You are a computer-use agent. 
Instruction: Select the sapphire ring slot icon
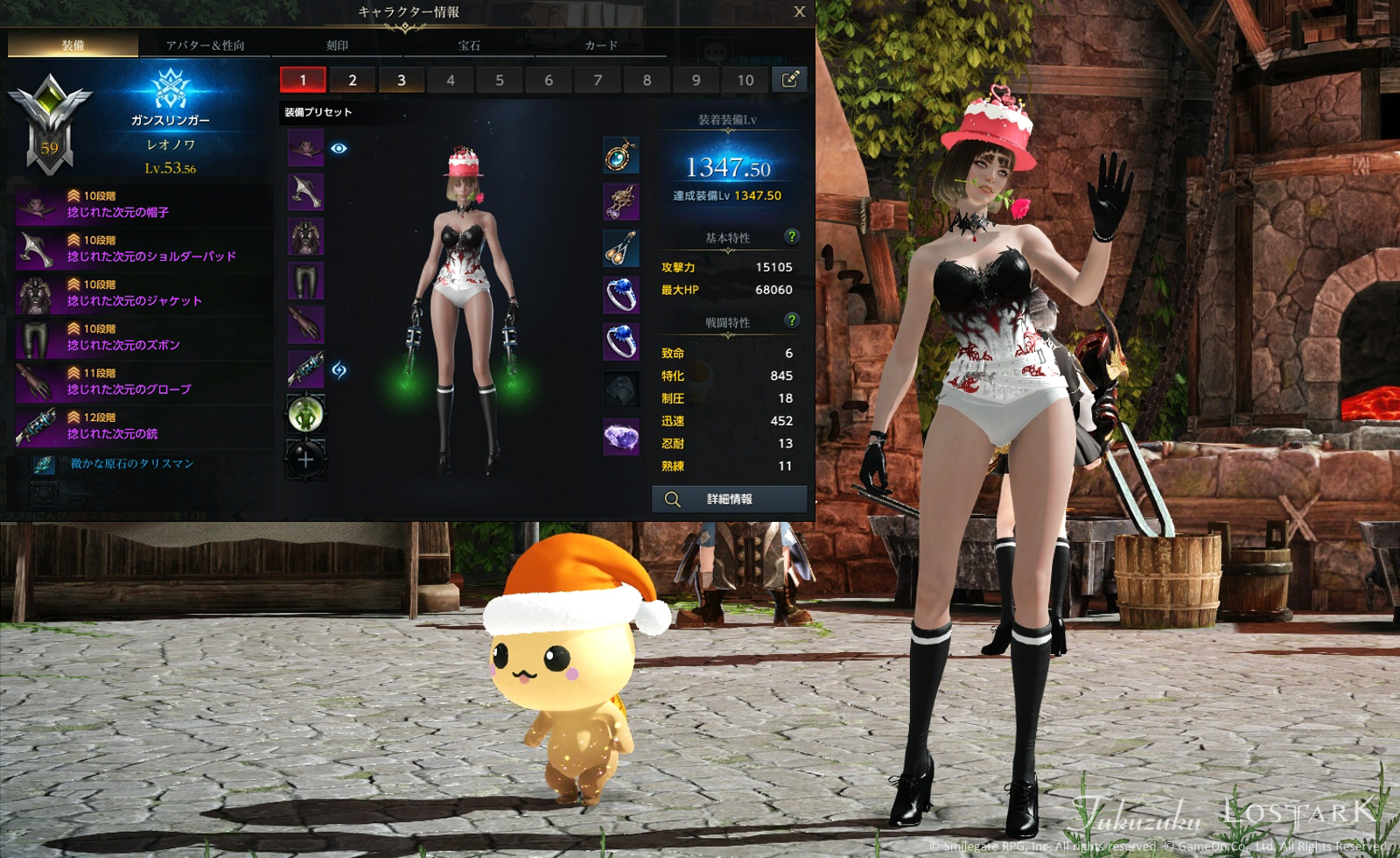(x=621, y=296)
